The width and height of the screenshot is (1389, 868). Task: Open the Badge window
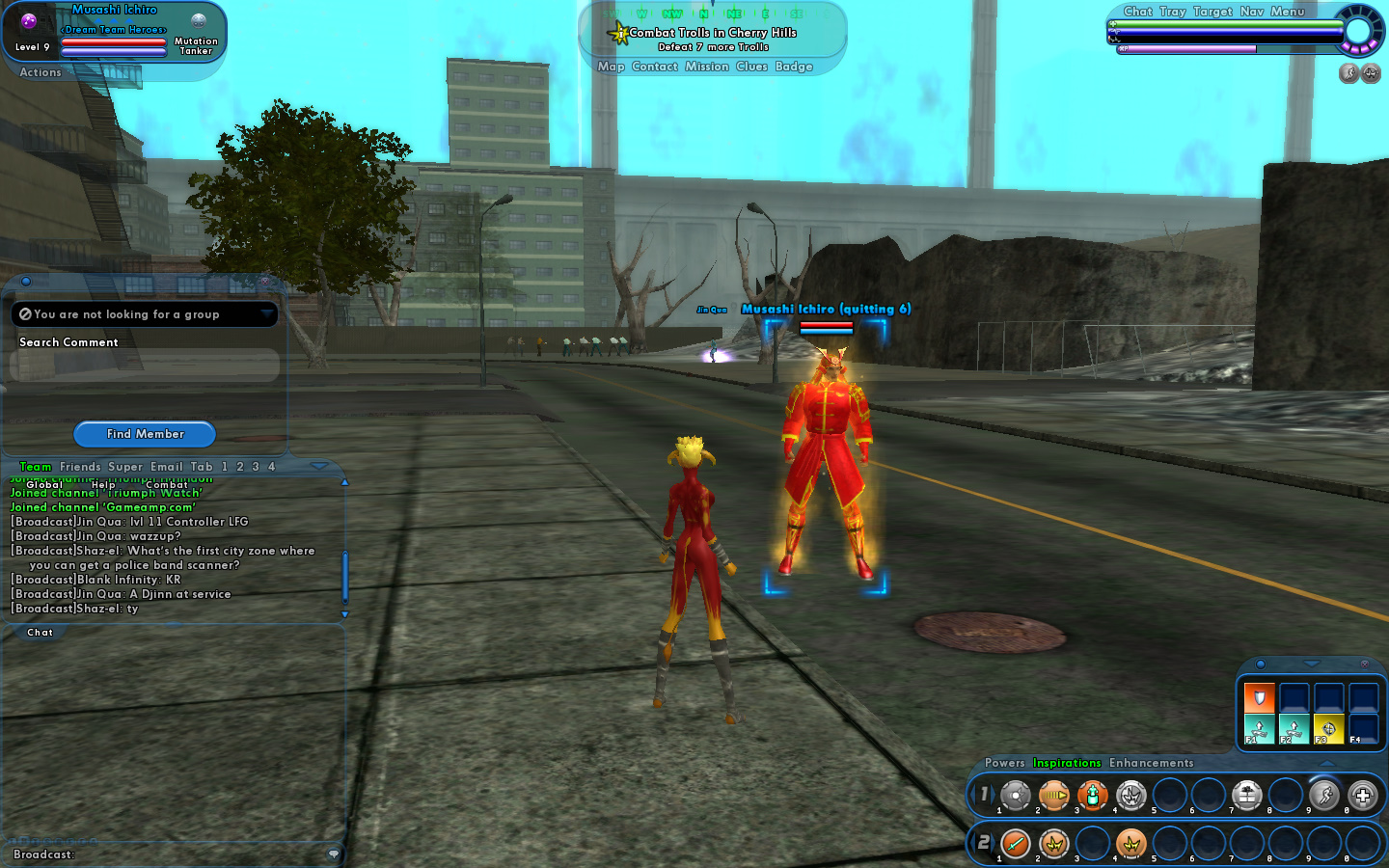click(794, 67)
